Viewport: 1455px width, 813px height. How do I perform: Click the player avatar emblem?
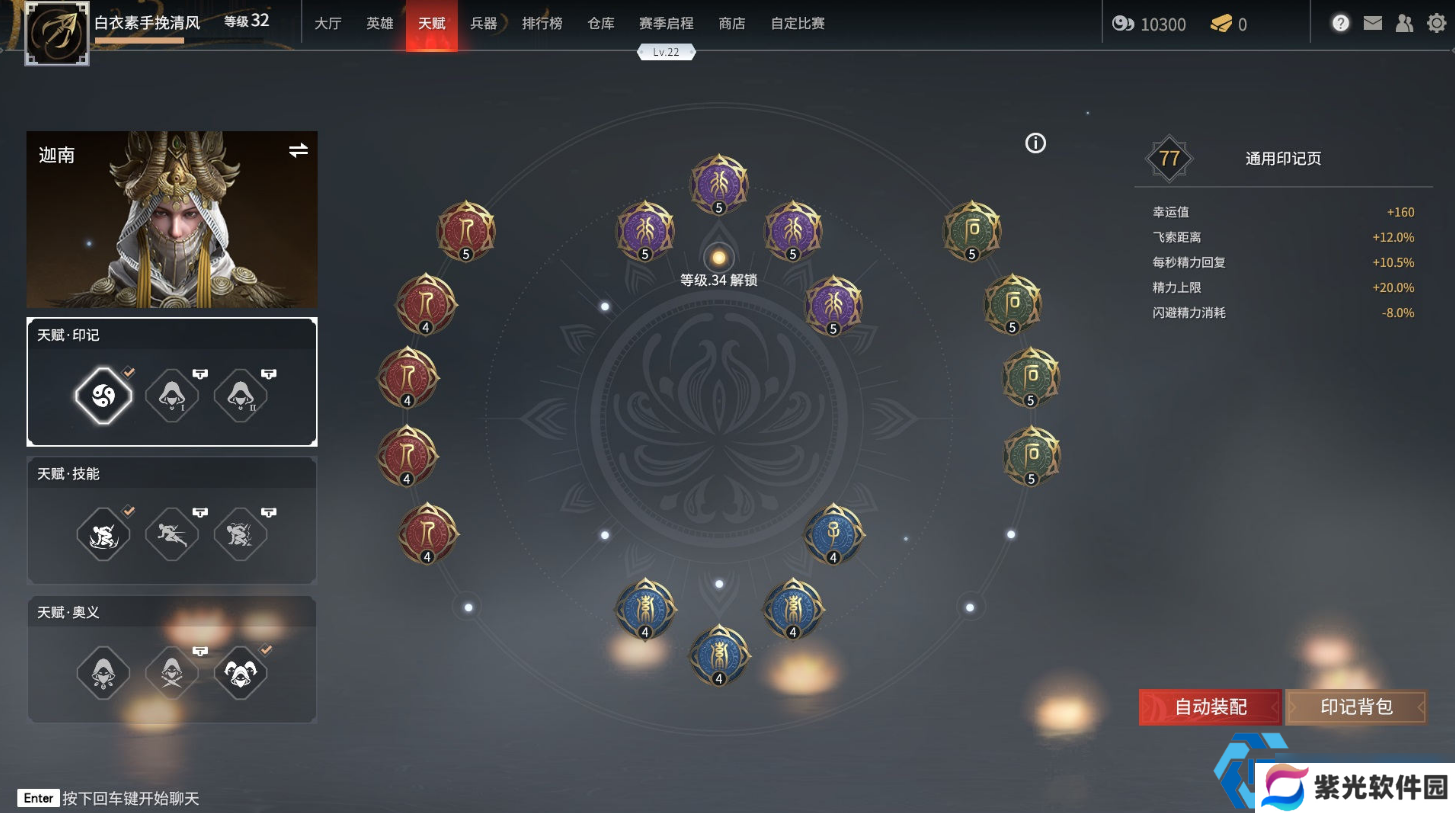[x=57, y=33]
